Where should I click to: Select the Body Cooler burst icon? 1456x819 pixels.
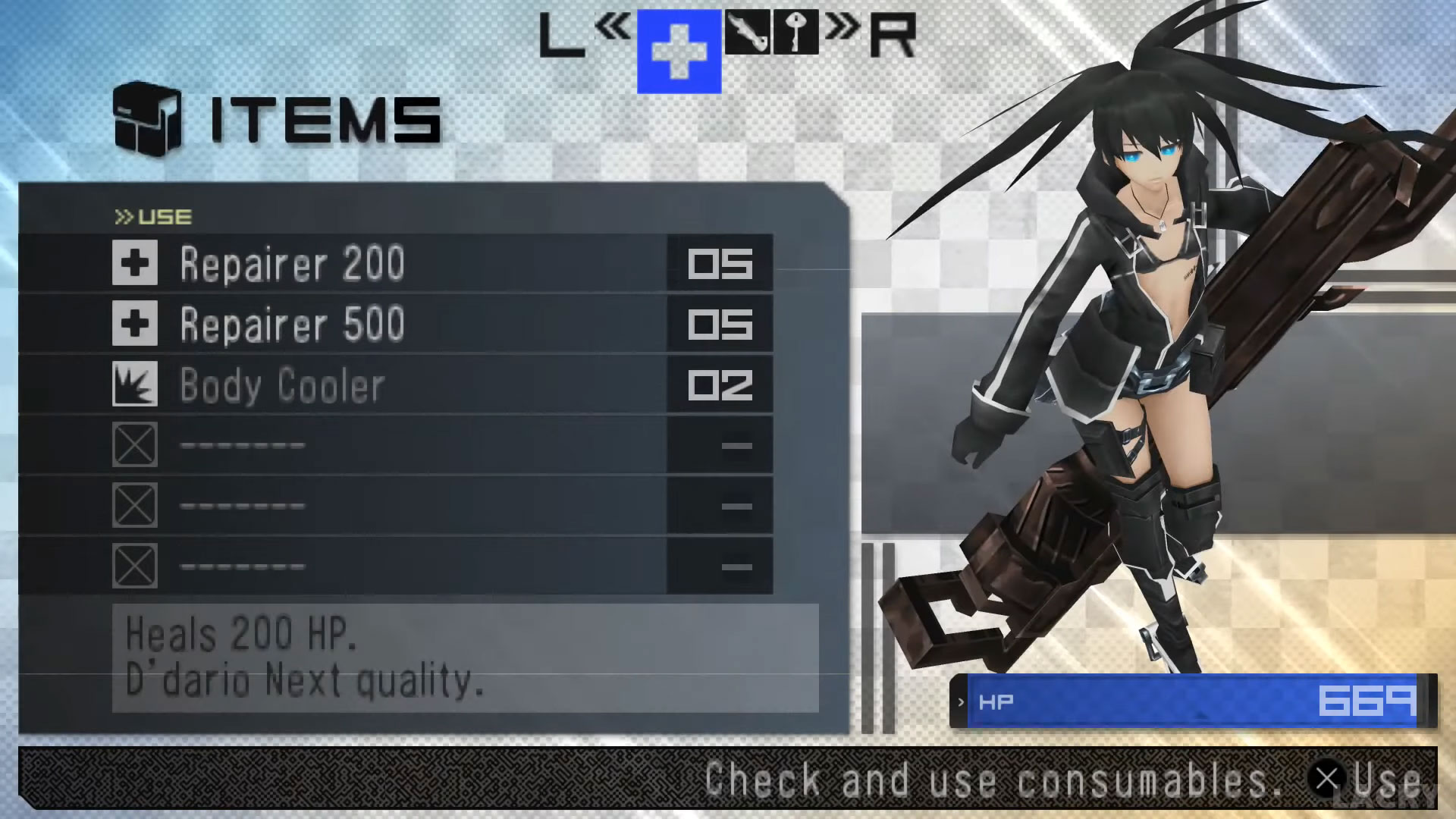[135, 385]
